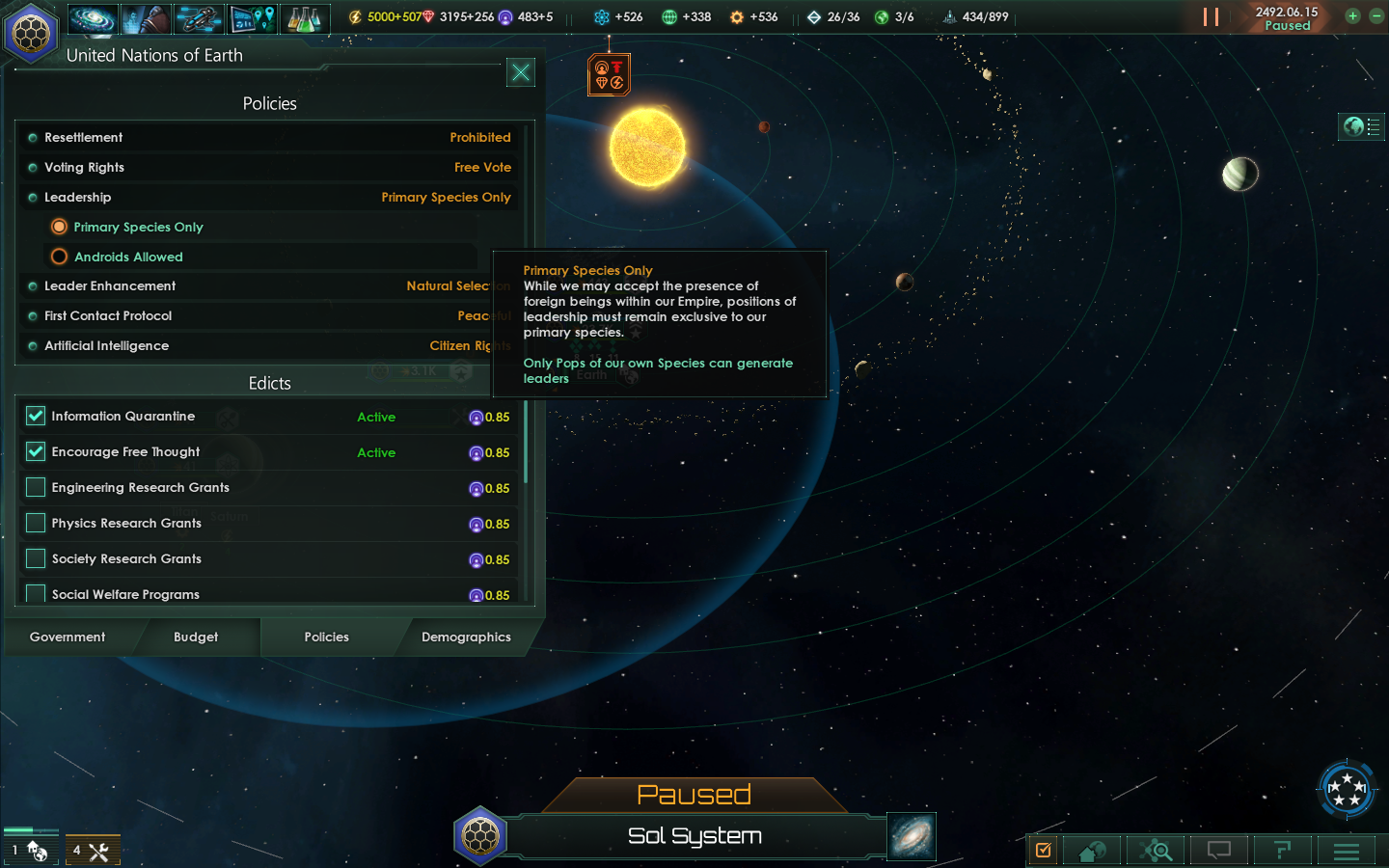Activate the Physics Research Grants edict
The width and height of the screenshot is (1389, 868).
36,523
